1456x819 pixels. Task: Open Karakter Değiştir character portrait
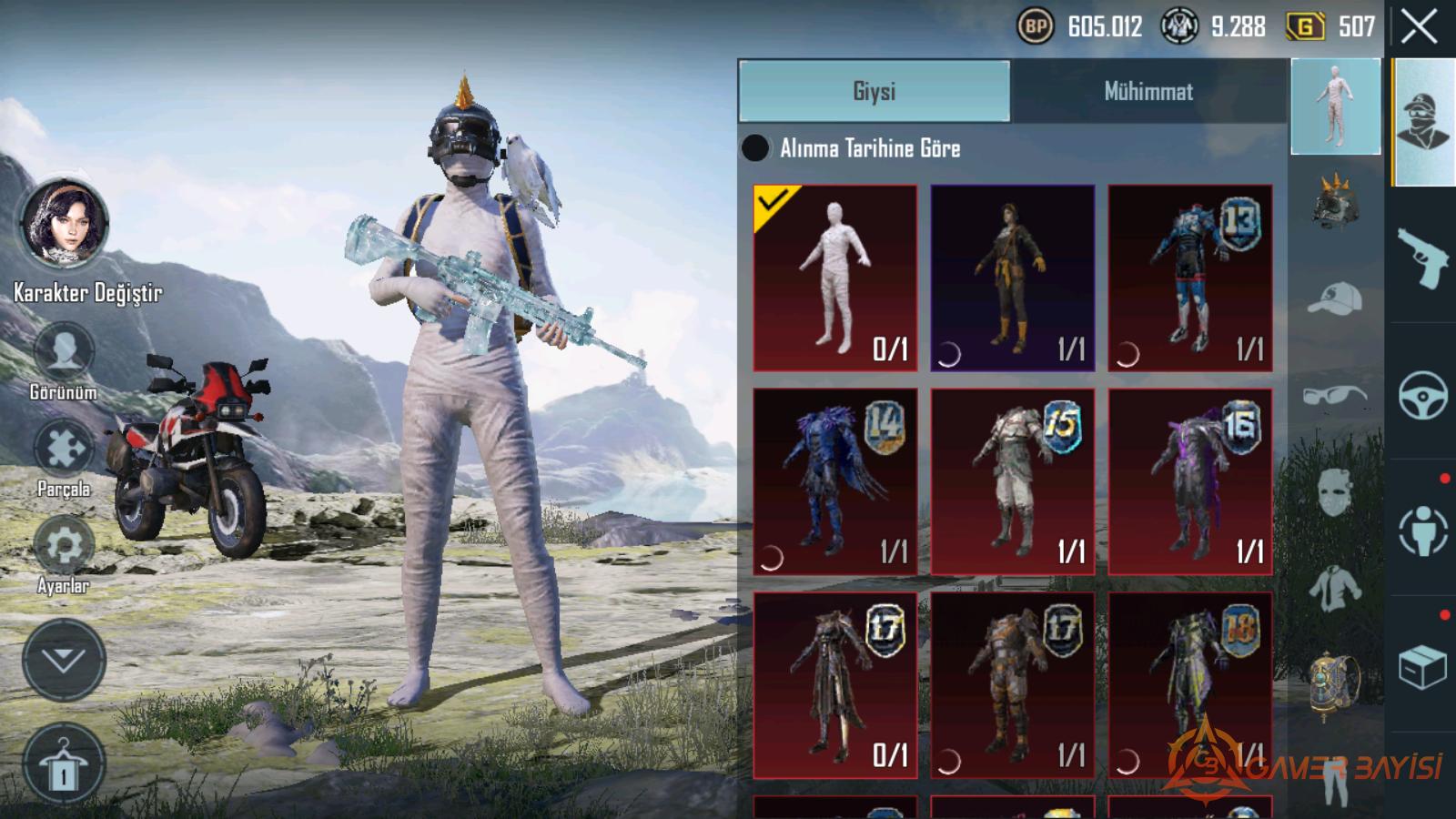pyautogui.click(x=64, y=223)
